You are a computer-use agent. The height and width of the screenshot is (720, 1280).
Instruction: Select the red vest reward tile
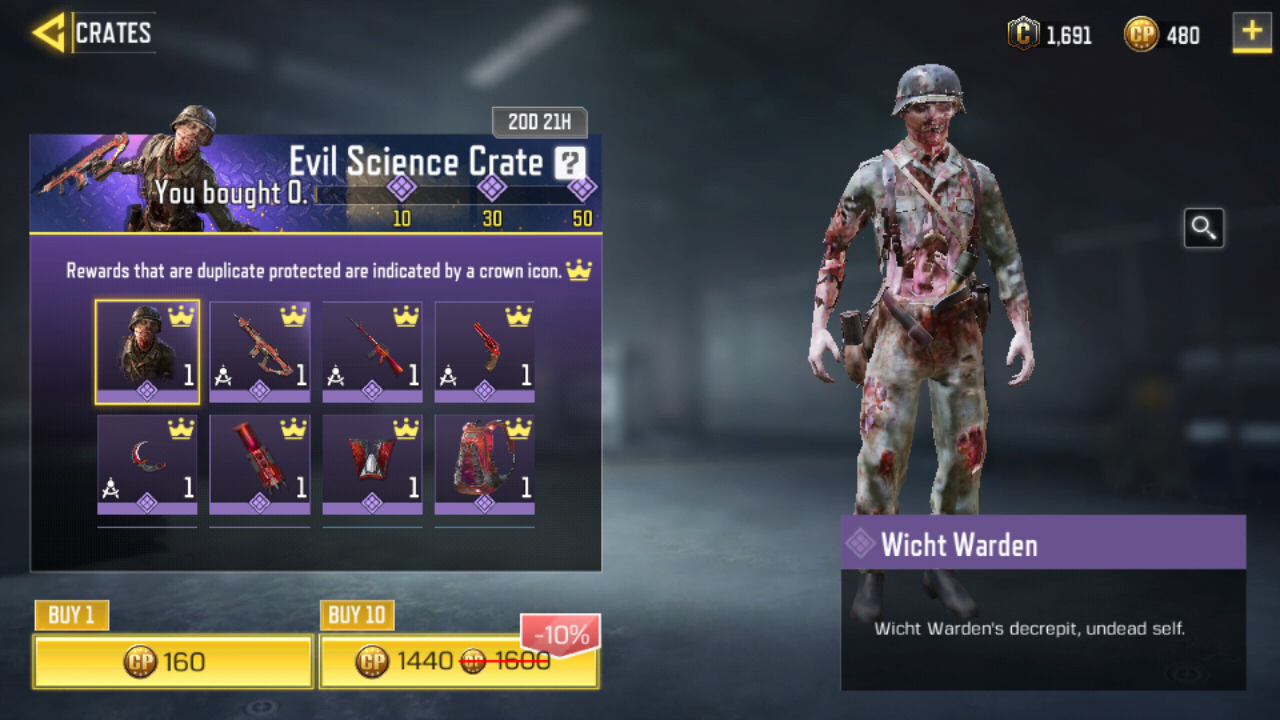[x=372, y=464]
